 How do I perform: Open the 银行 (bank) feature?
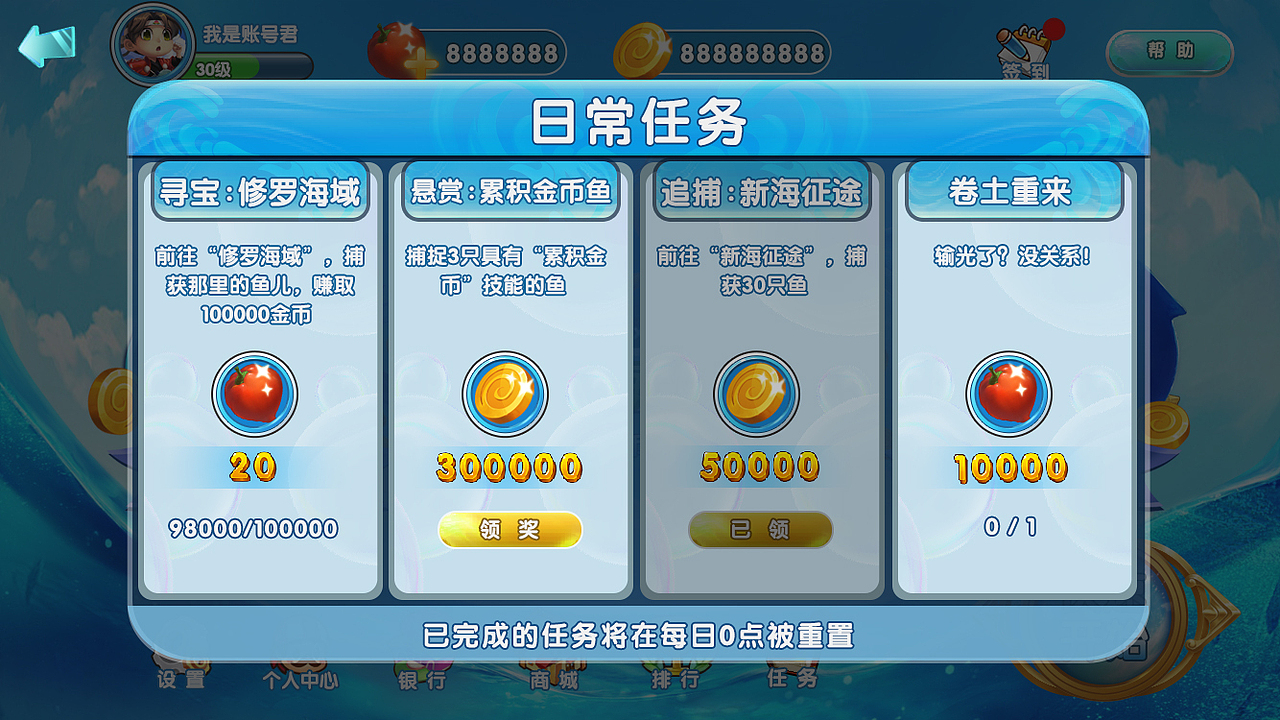point(420,680)
